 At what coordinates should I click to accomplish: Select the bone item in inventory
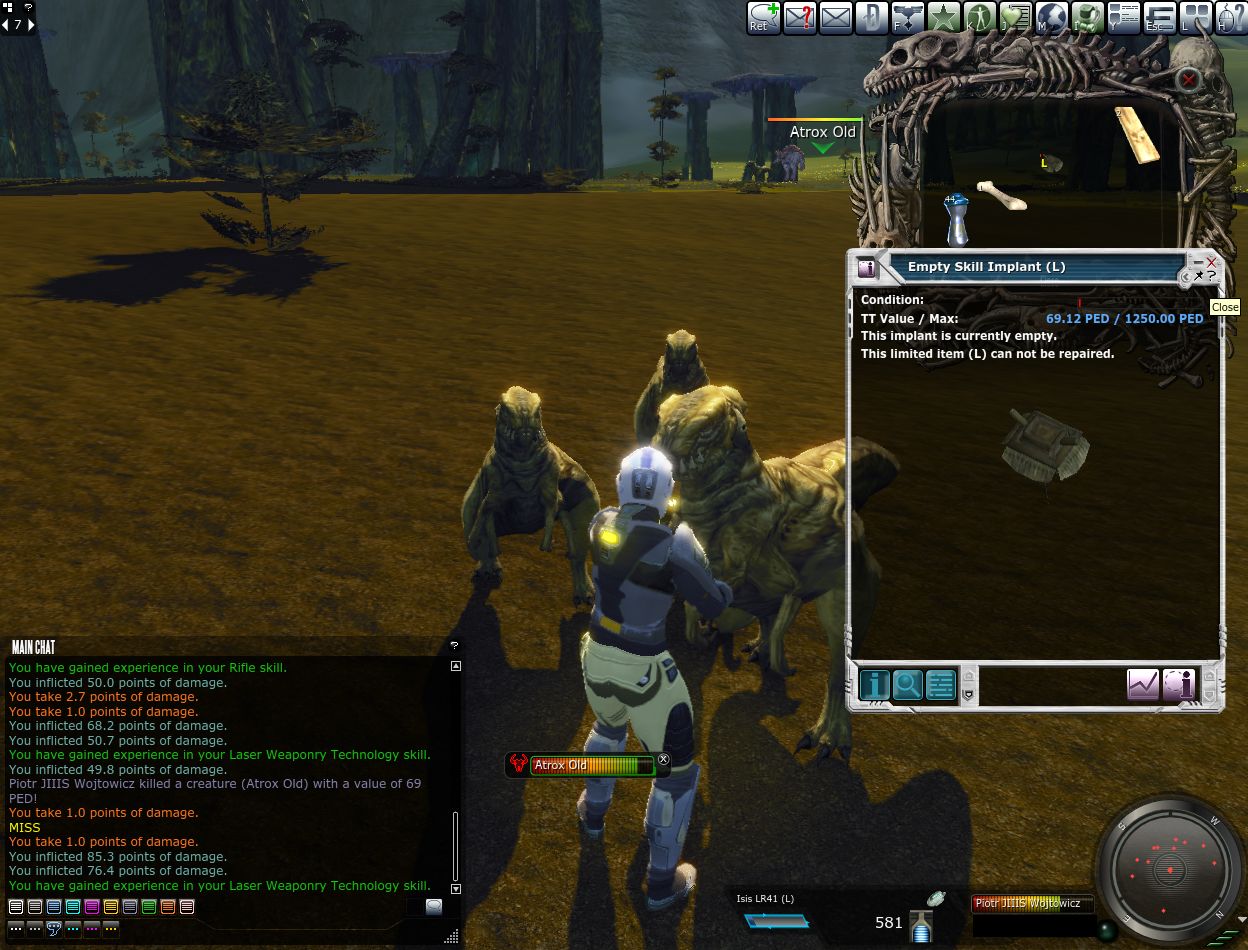1001,194
